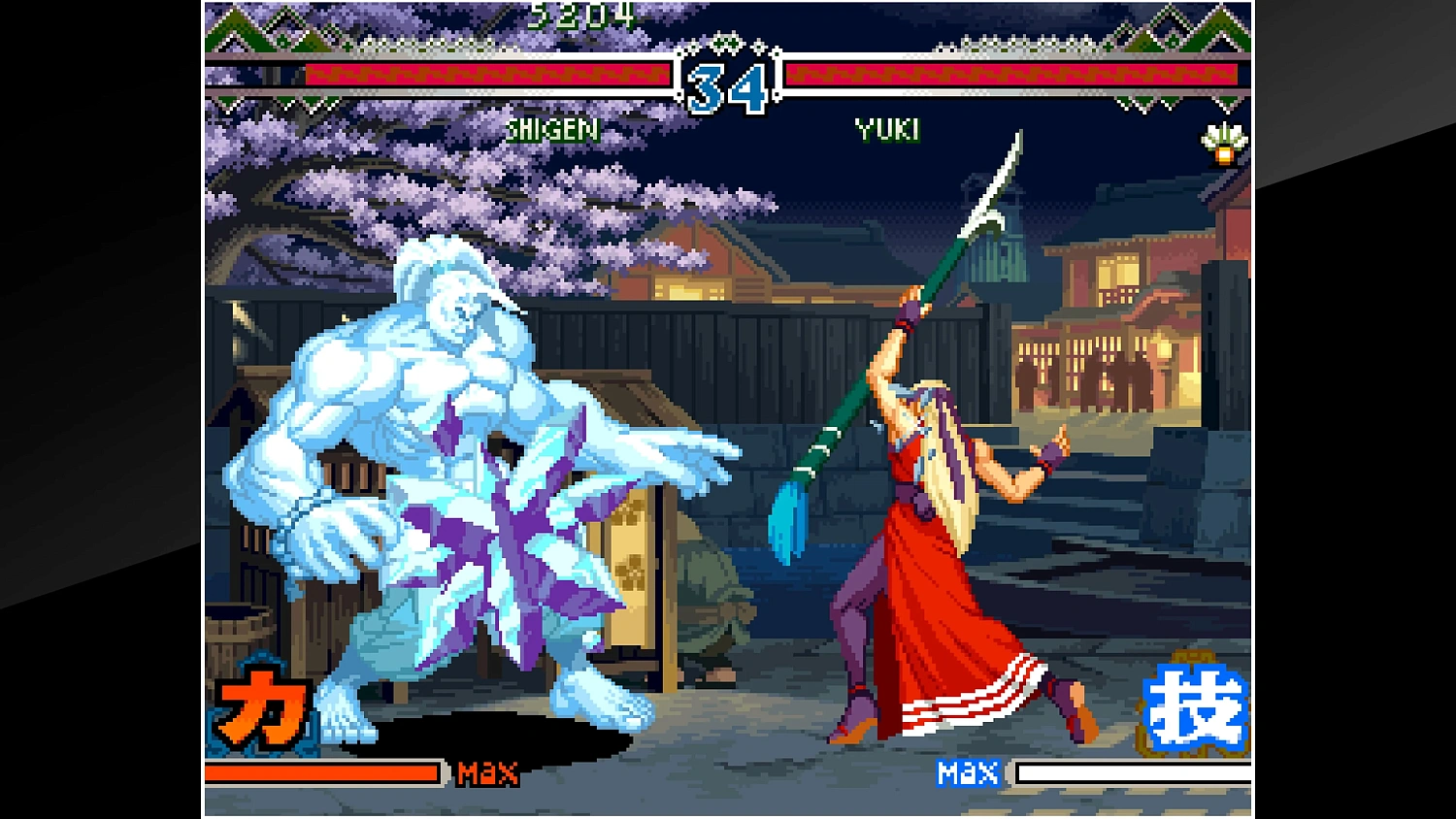Viewport: 1456px width, 819px height.
Task: Select the SHIGEN name label
Action: [x=553, y=129]
